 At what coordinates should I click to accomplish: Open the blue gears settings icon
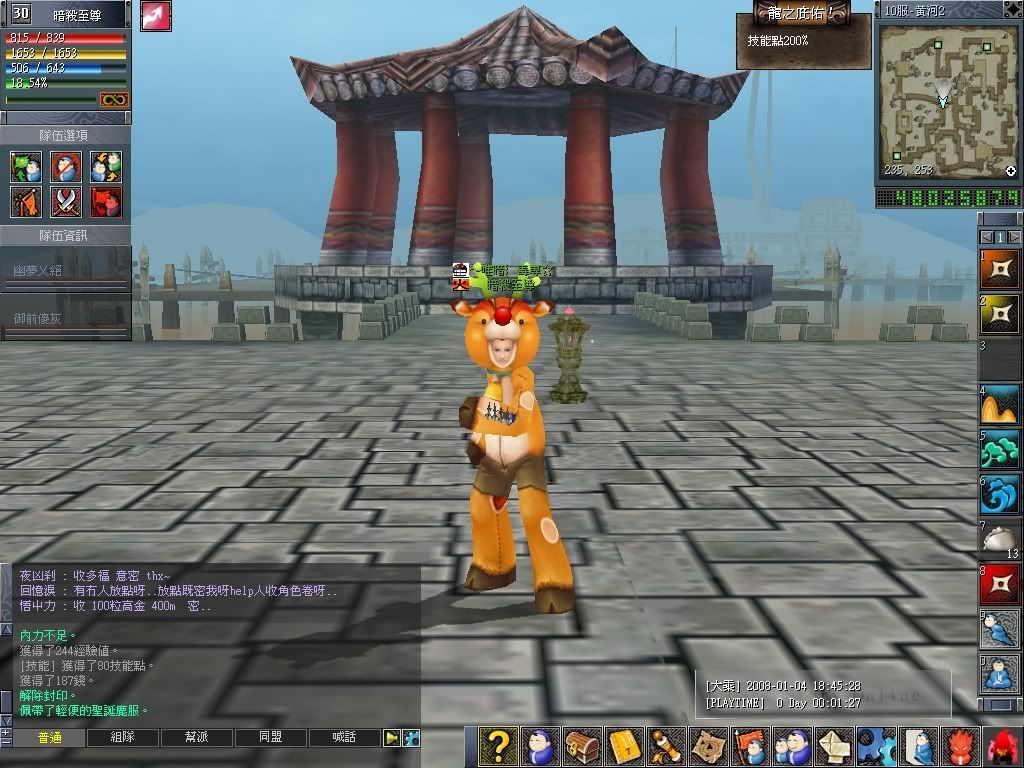(x=876, y=746)
